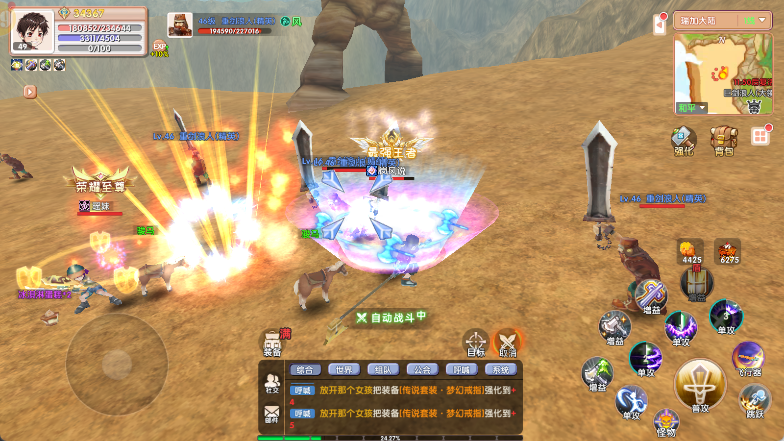Open the 邮件 mail icon

coord(272,417)
